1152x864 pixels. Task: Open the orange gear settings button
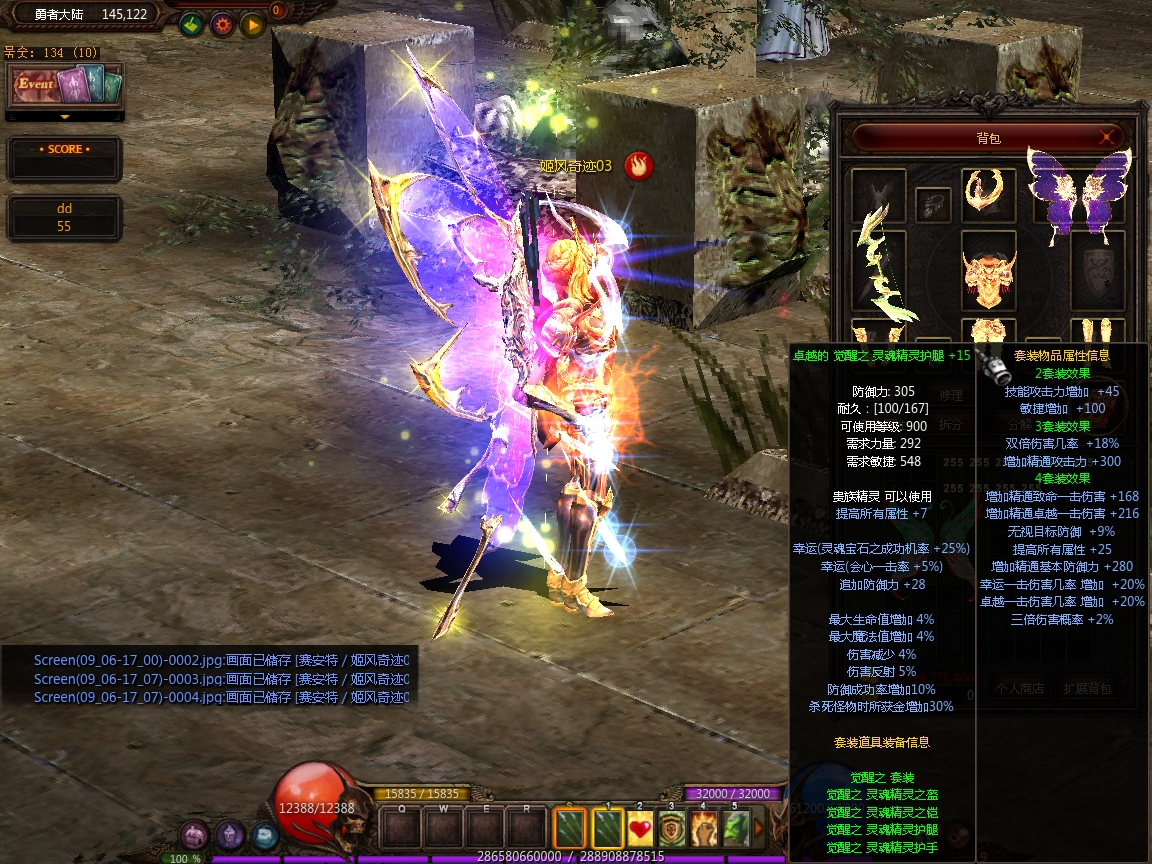(x=222, y=24)
